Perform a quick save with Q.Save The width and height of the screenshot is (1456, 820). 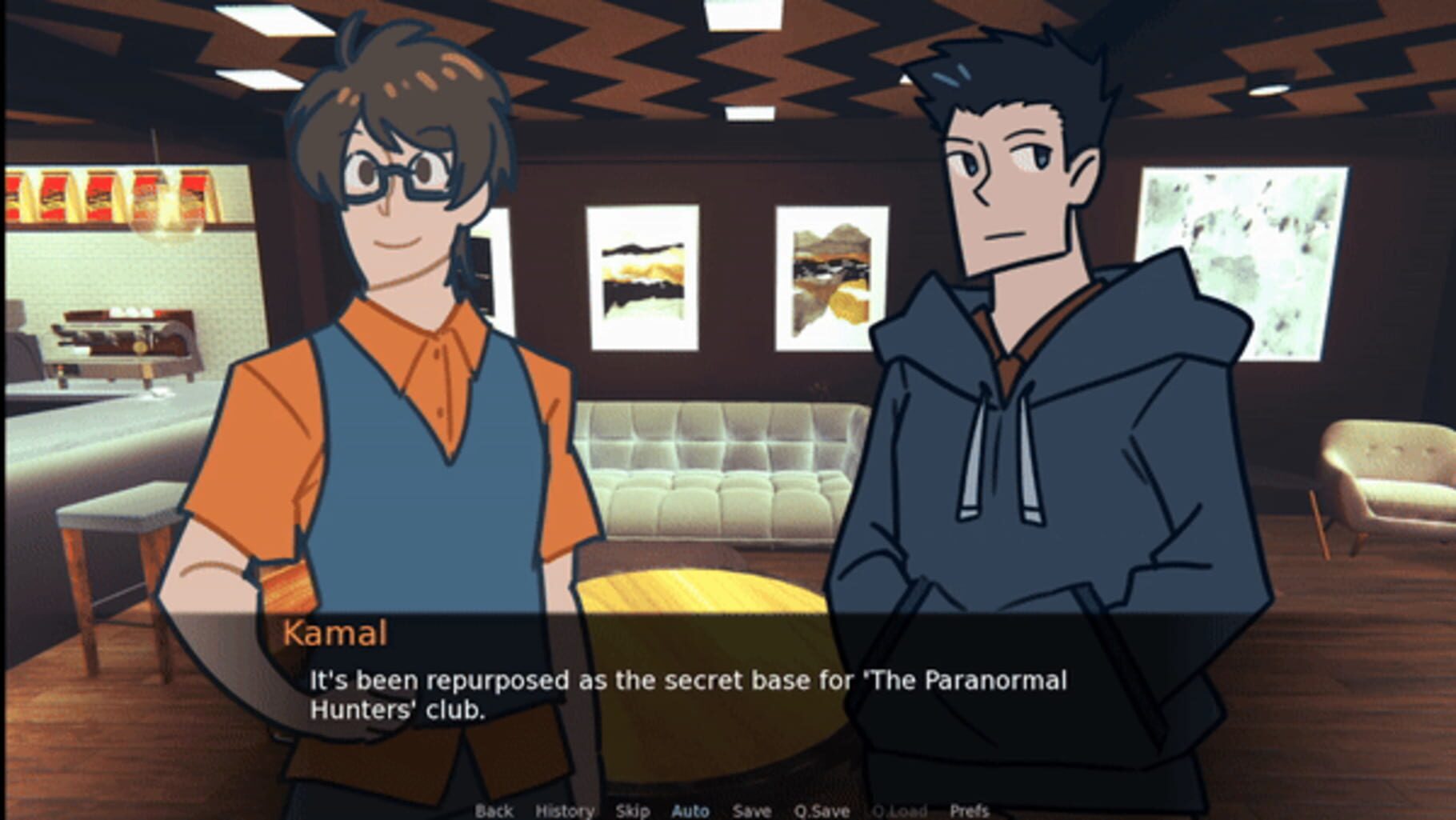[824, 810]
